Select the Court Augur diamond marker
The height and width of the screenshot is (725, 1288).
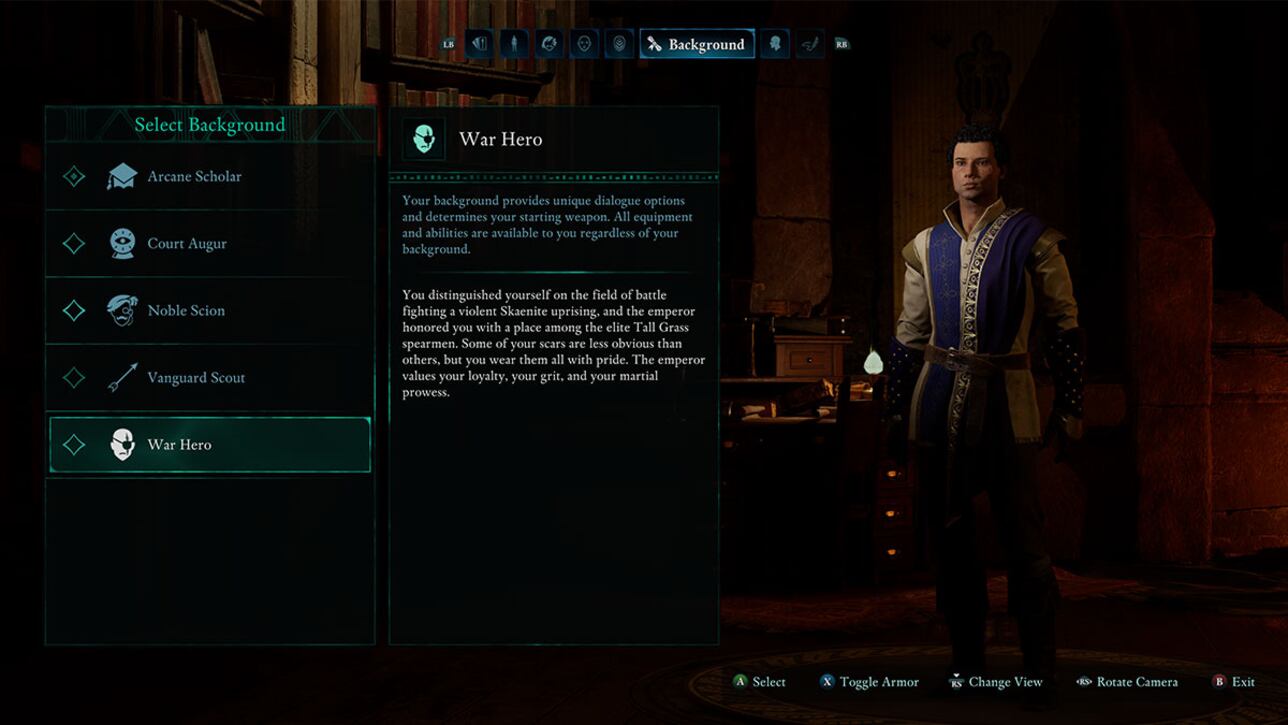coord(73,243)
